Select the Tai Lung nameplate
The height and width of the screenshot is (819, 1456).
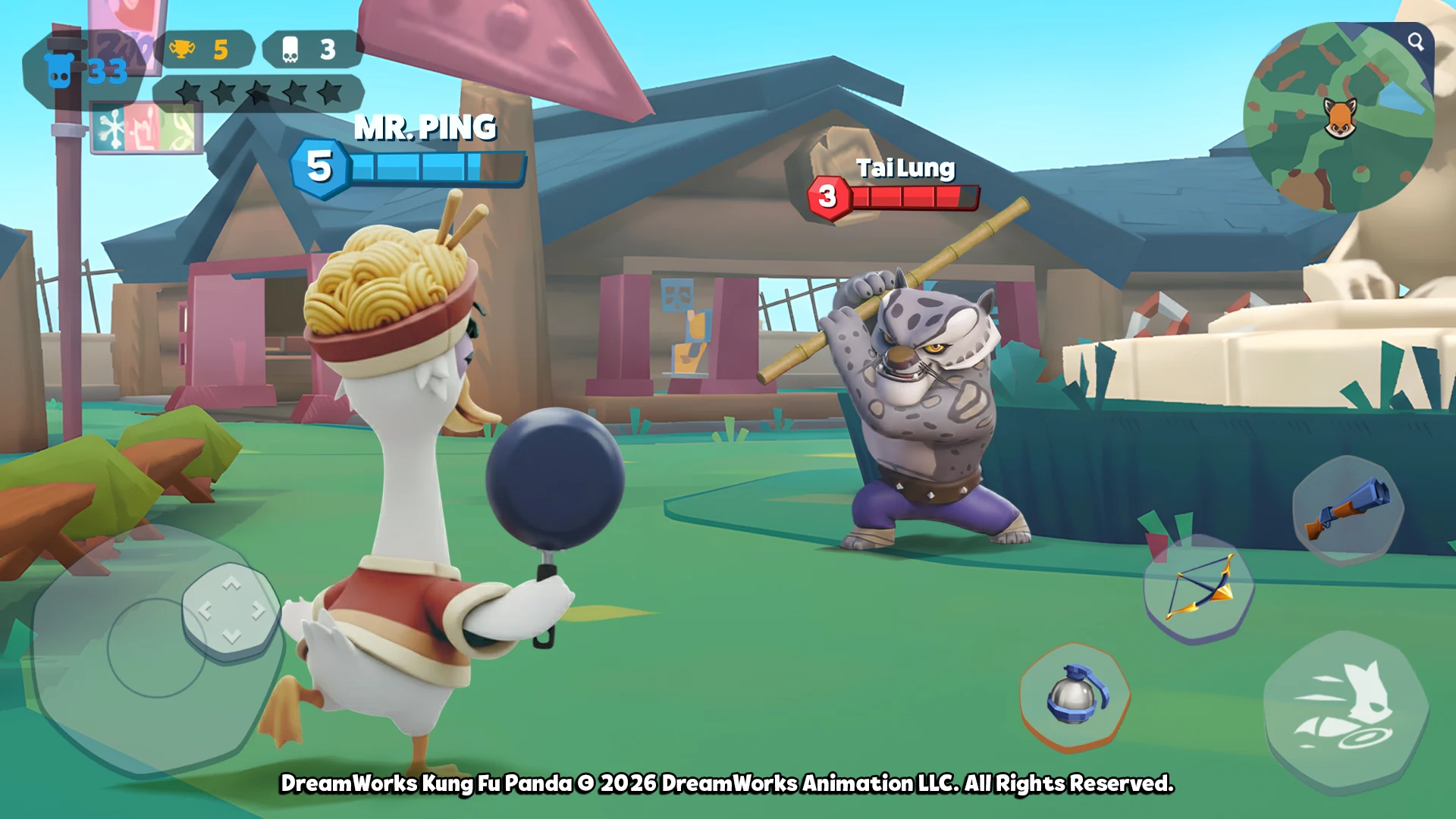click(907, 168)
